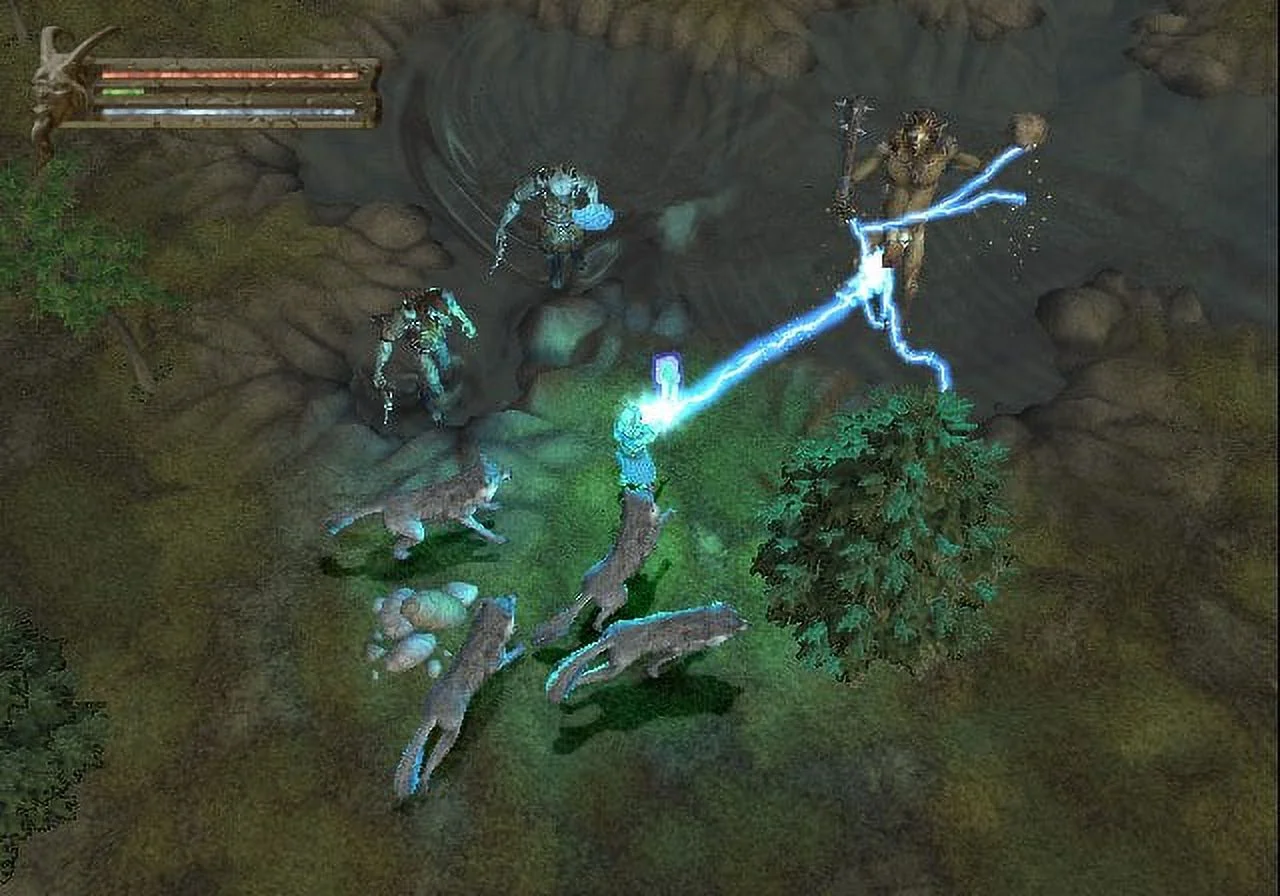Click the blue mana bar
Screen dimensions: 1280x896
click(x=230, y=113)
